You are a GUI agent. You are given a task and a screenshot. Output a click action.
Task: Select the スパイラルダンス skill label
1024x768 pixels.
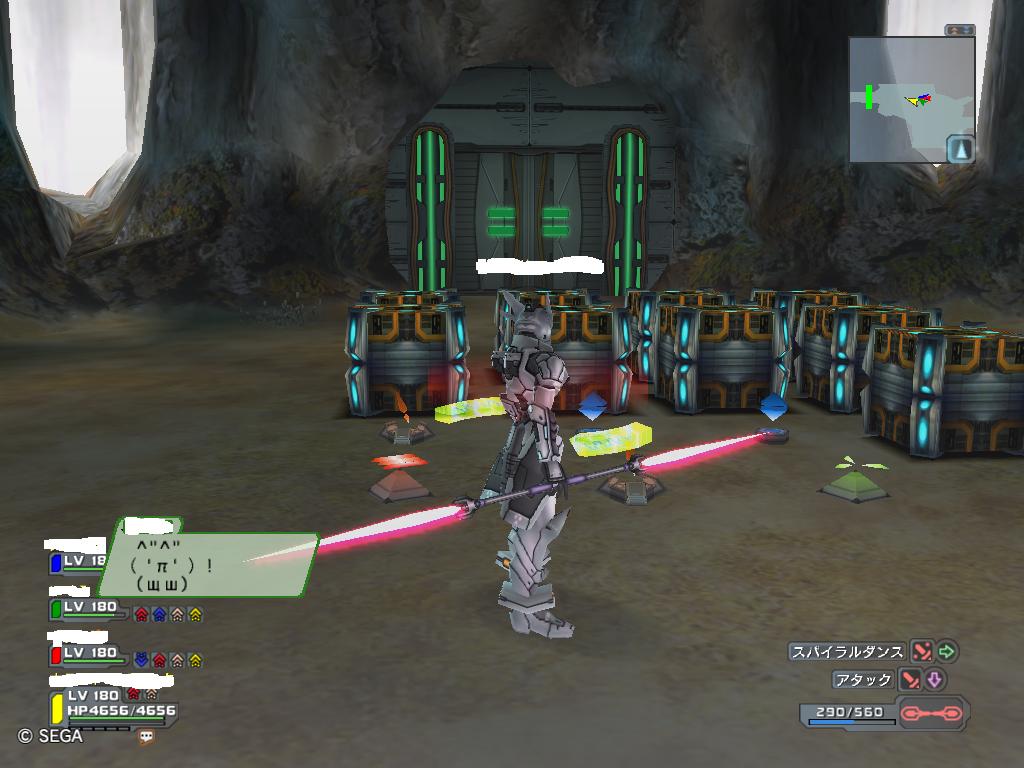pyautogui.click(x=847, y=652)
